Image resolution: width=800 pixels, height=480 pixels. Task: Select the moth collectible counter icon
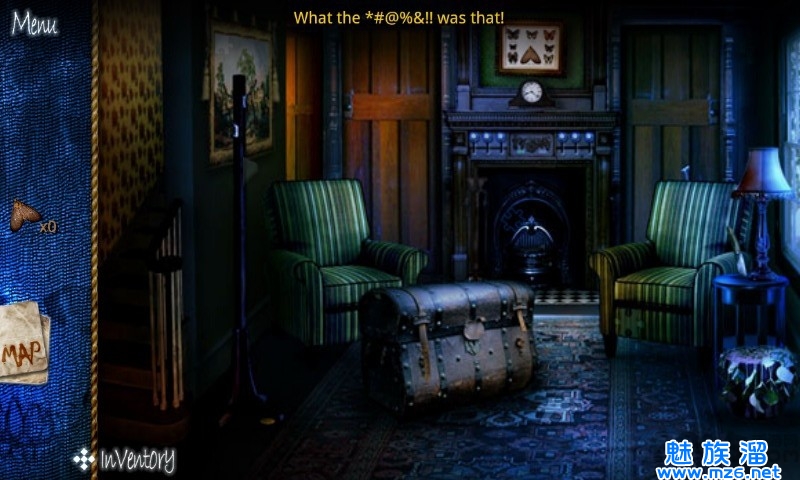pos(25,216)
